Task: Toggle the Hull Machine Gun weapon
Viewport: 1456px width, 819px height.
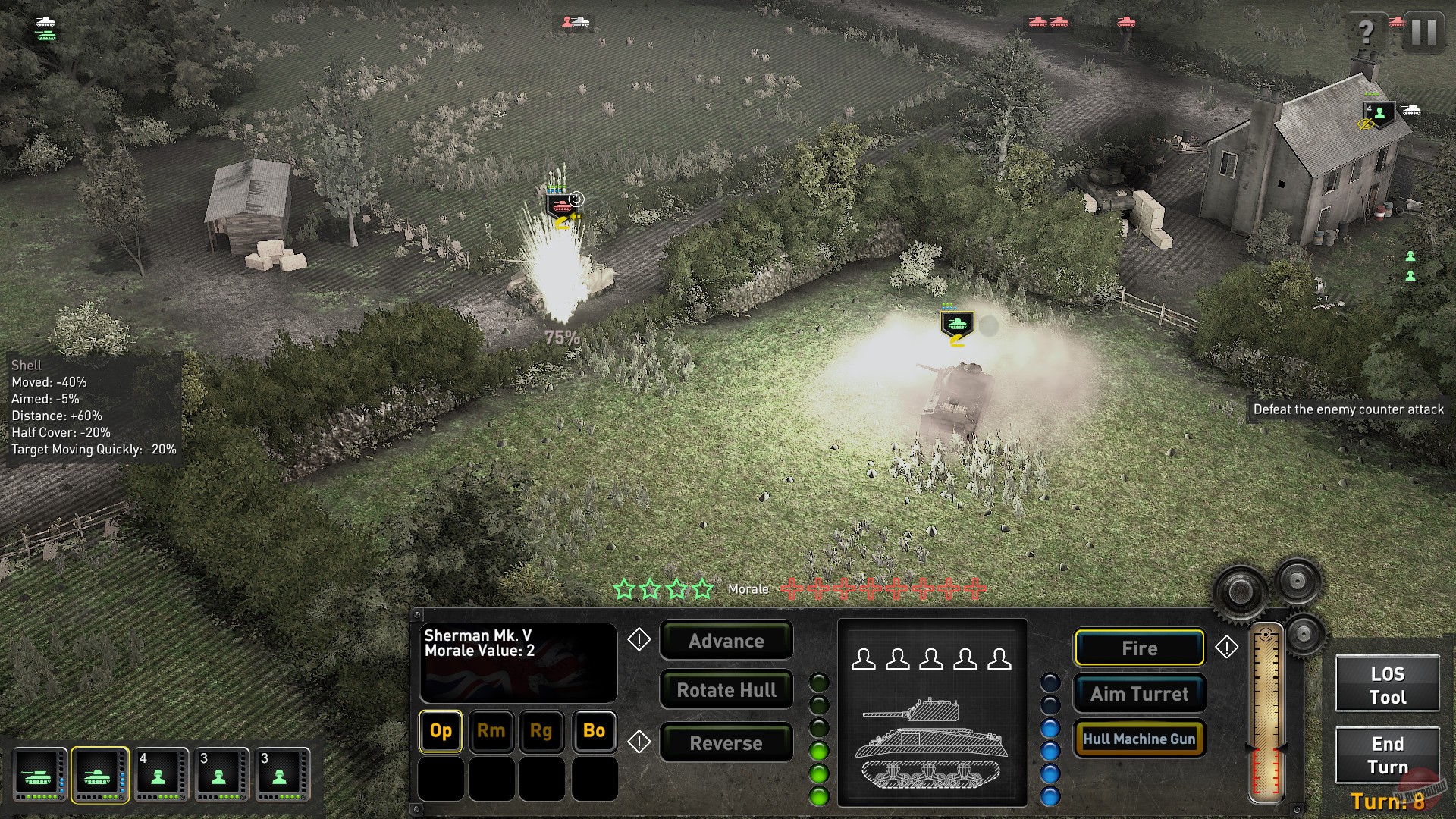Action: (x=1139, y=738)
